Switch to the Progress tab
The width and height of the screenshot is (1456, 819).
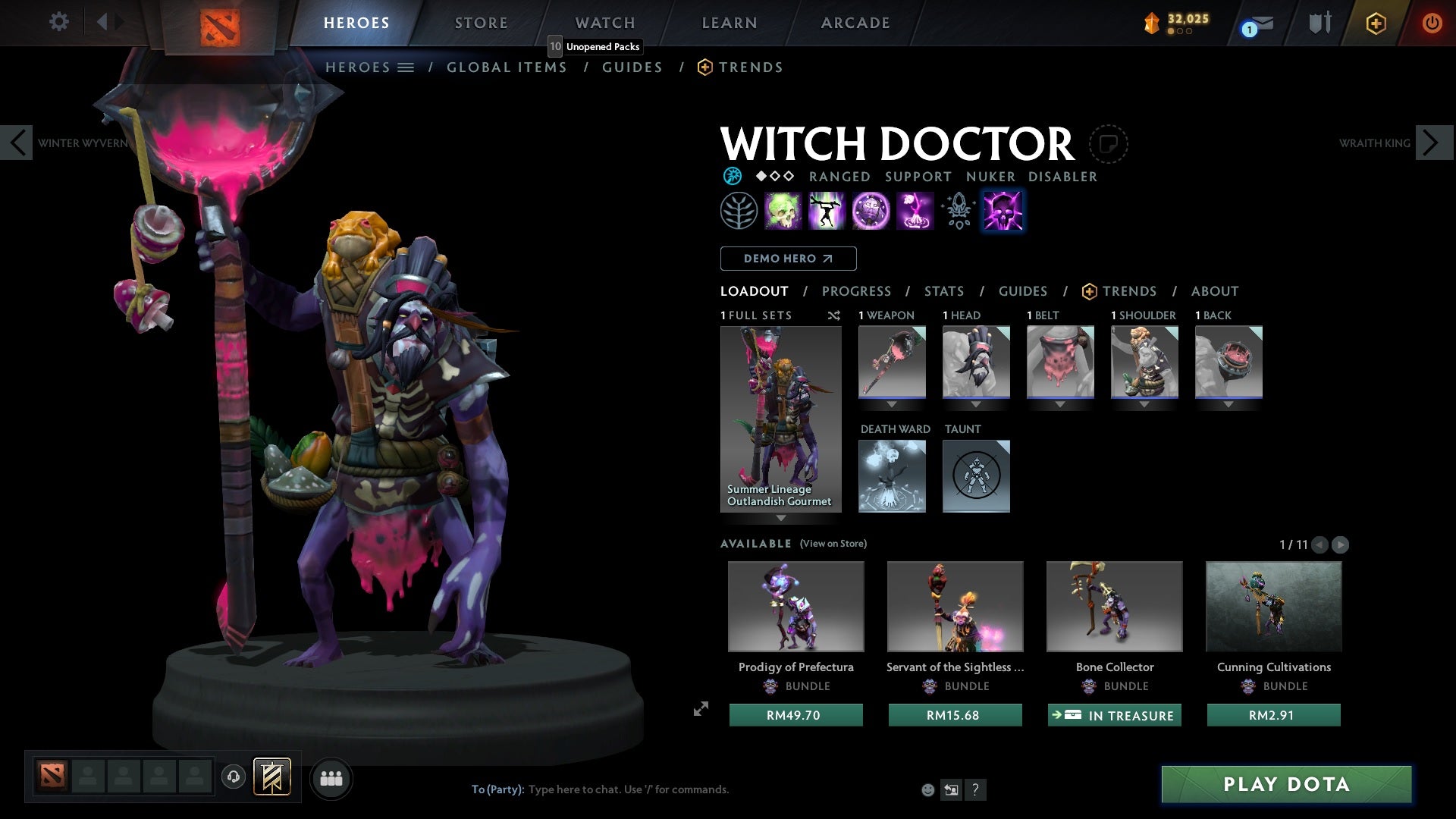click(857, 291)
